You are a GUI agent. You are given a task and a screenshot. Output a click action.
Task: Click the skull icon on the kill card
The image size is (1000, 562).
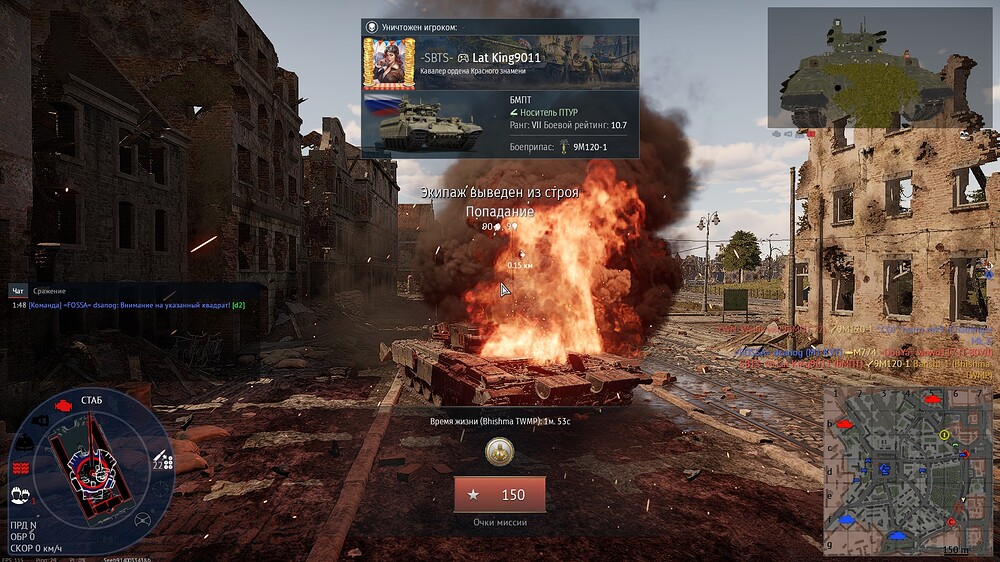373,27
